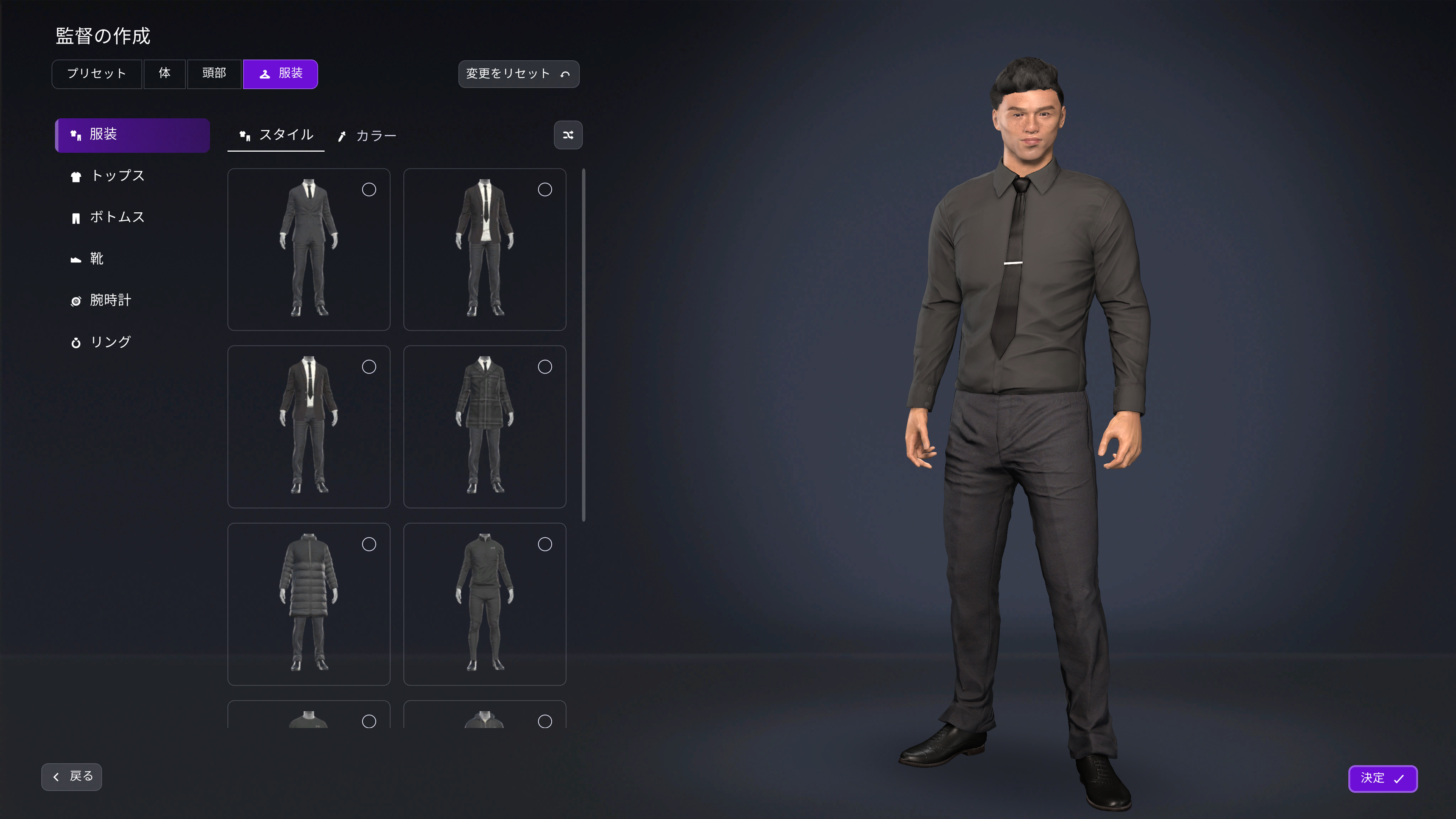Select the plaid overcoat outfit radio button

pos(545,366)
